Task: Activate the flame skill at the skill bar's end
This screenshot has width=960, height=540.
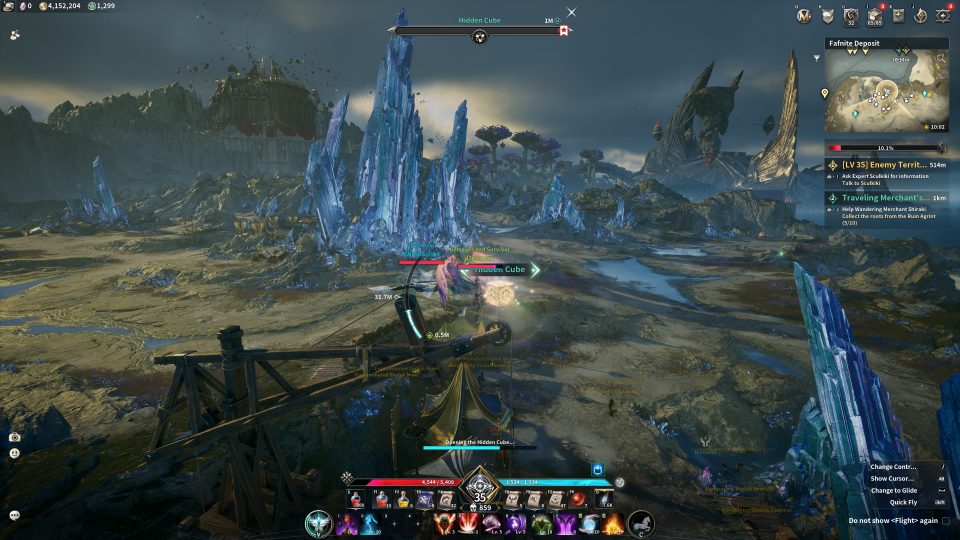Action: click(x=612, y=524)
